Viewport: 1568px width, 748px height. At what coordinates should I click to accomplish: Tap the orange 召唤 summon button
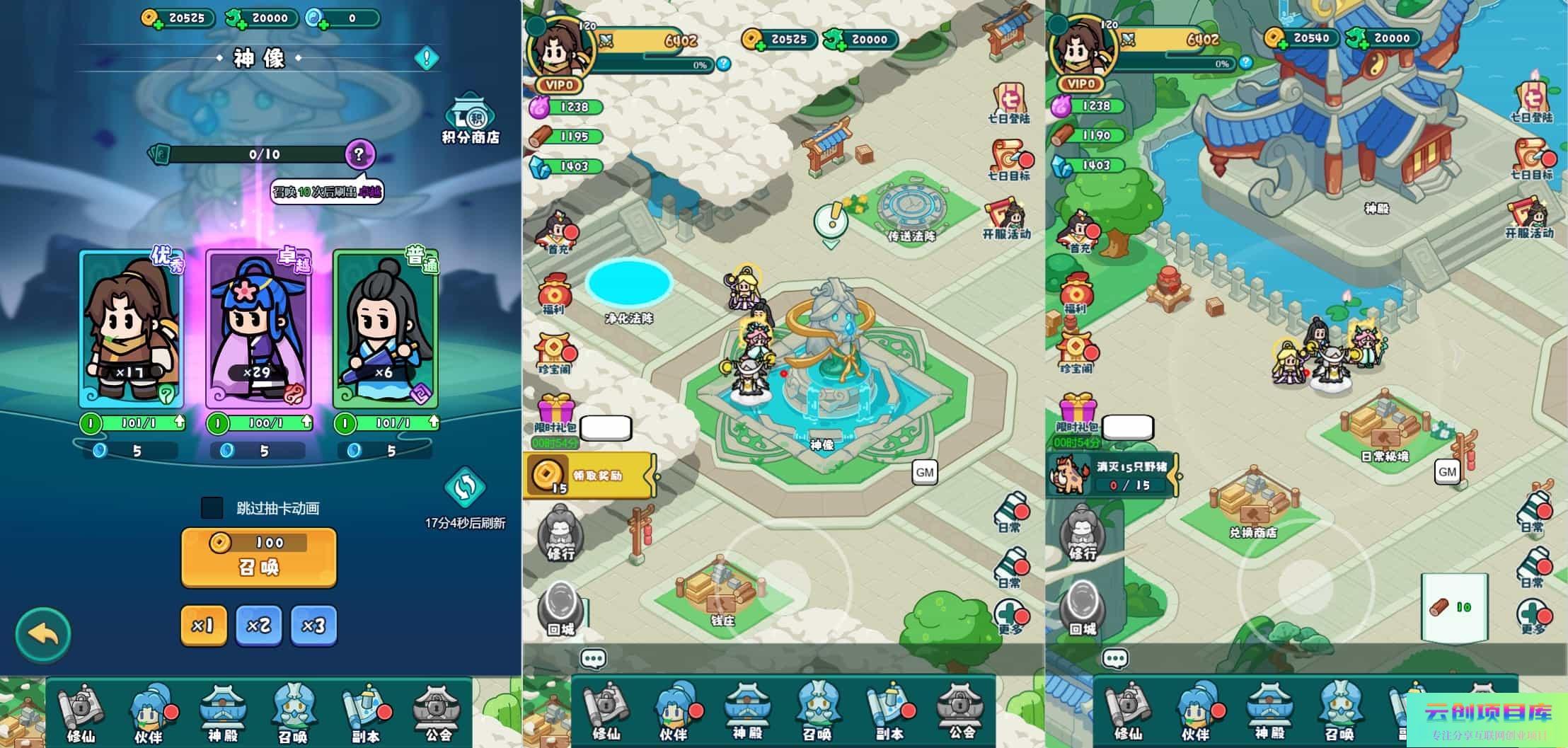point(259,558)
